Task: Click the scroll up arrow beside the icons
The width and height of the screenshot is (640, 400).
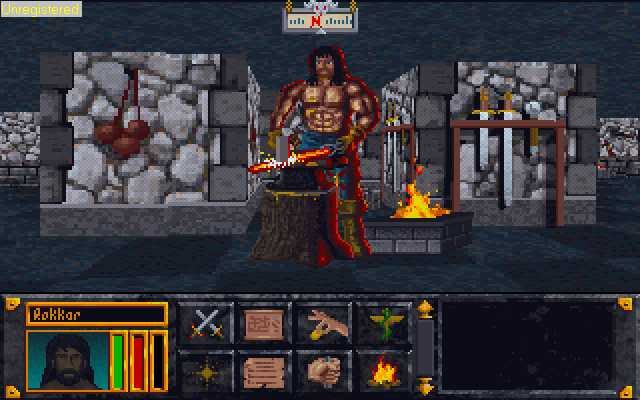Action: click(x=424, y=307)
